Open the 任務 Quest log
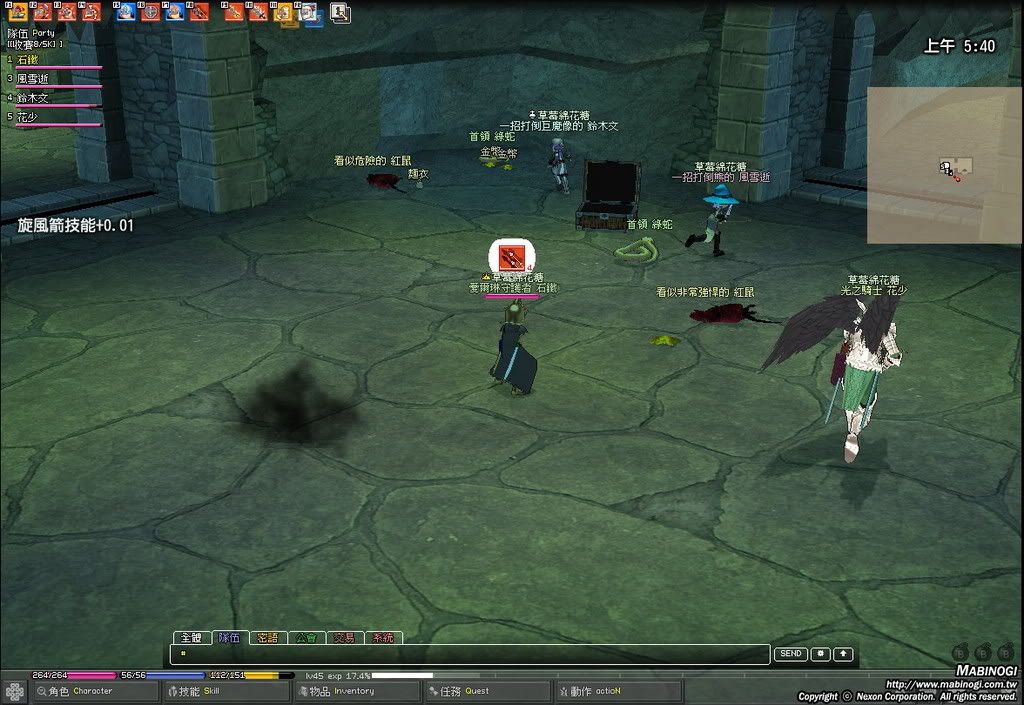 pos(472,691)
